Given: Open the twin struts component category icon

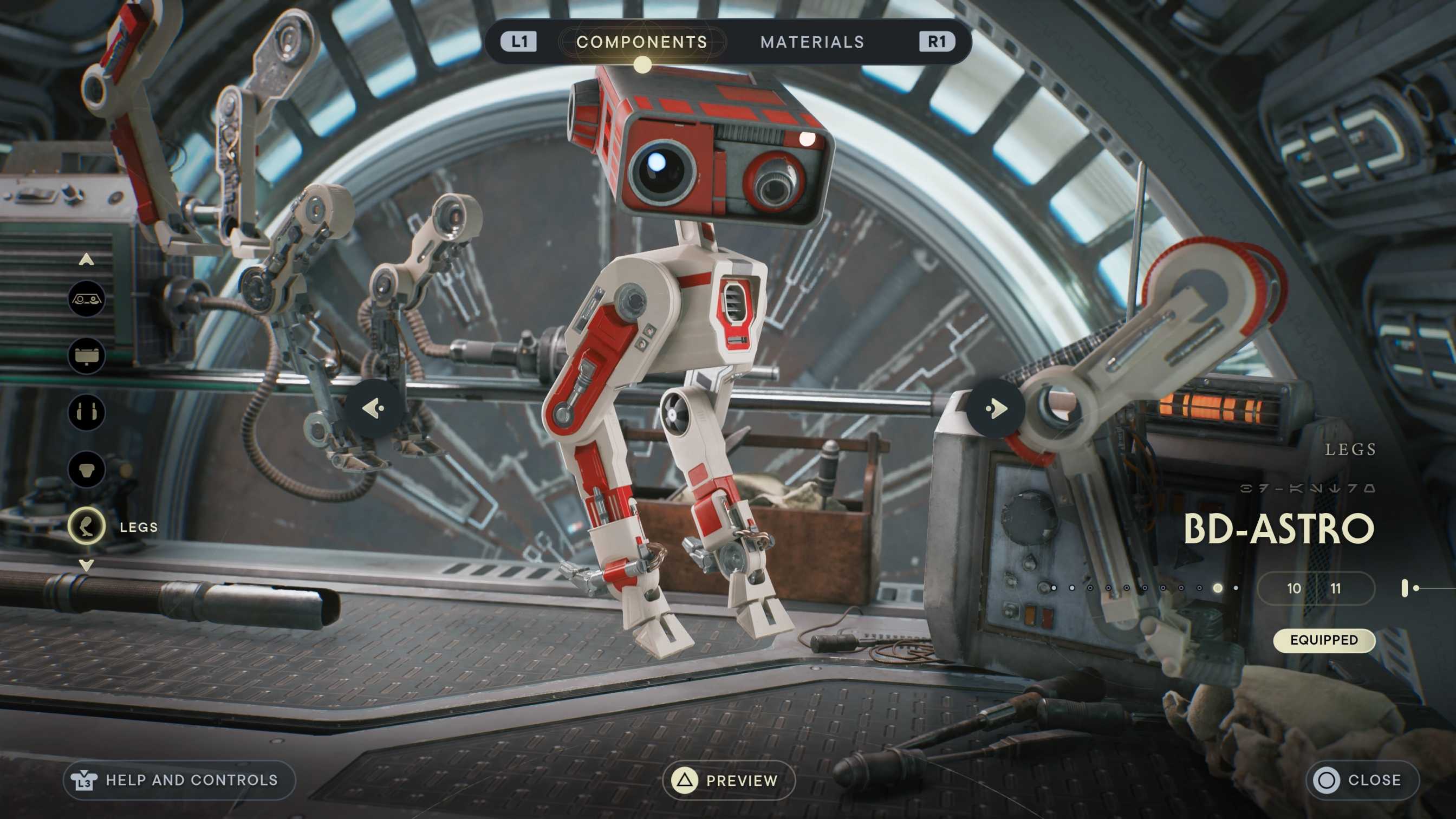Looking at the screenshot, I should pos(87,412).
